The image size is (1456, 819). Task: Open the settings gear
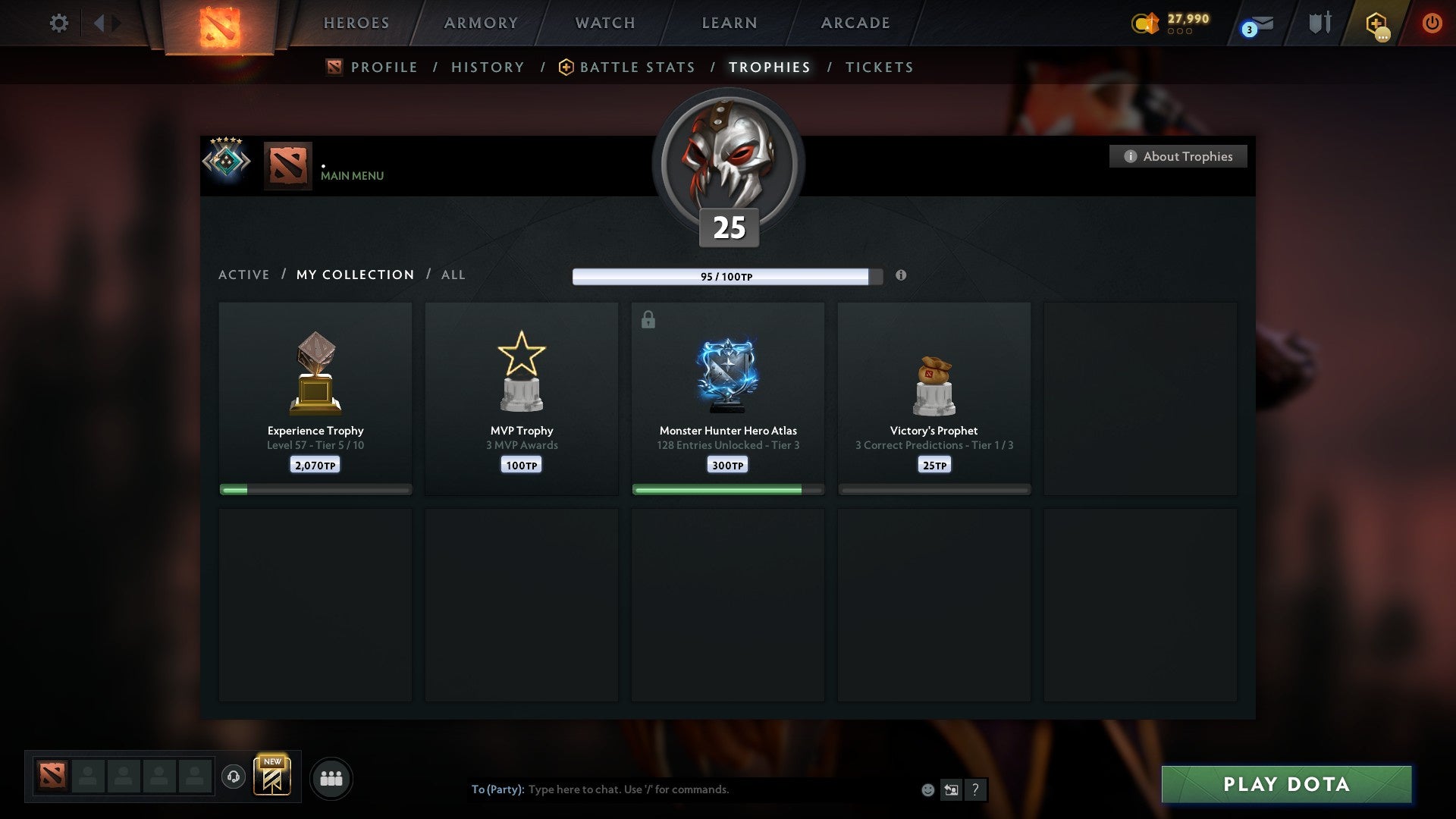click(x=58, y=23)
